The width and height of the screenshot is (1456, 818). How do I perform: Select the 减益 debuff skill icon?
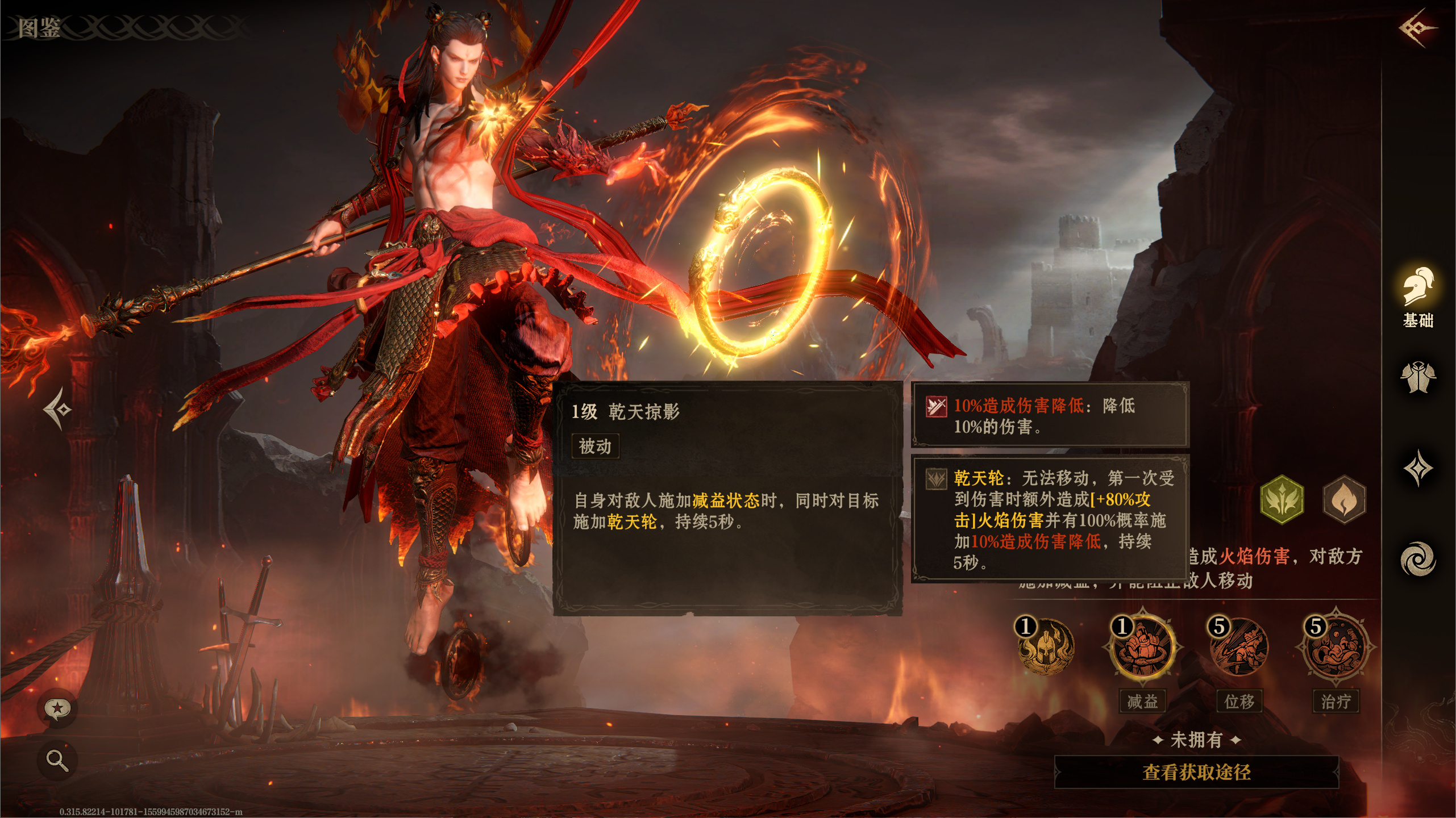tap(1142, 647)
